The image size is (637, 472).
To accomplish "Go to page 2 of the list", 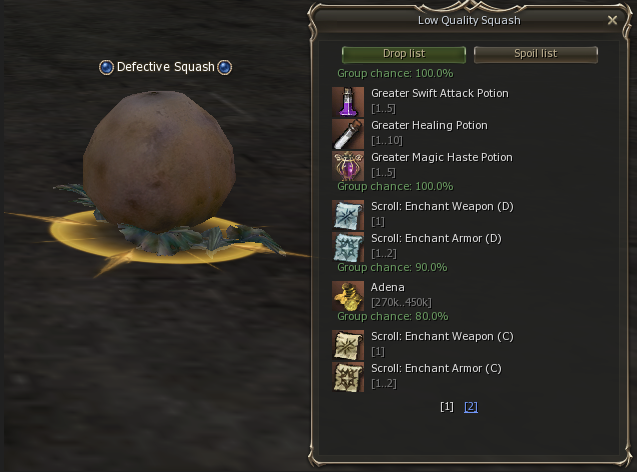I will (x=471, y=407).
